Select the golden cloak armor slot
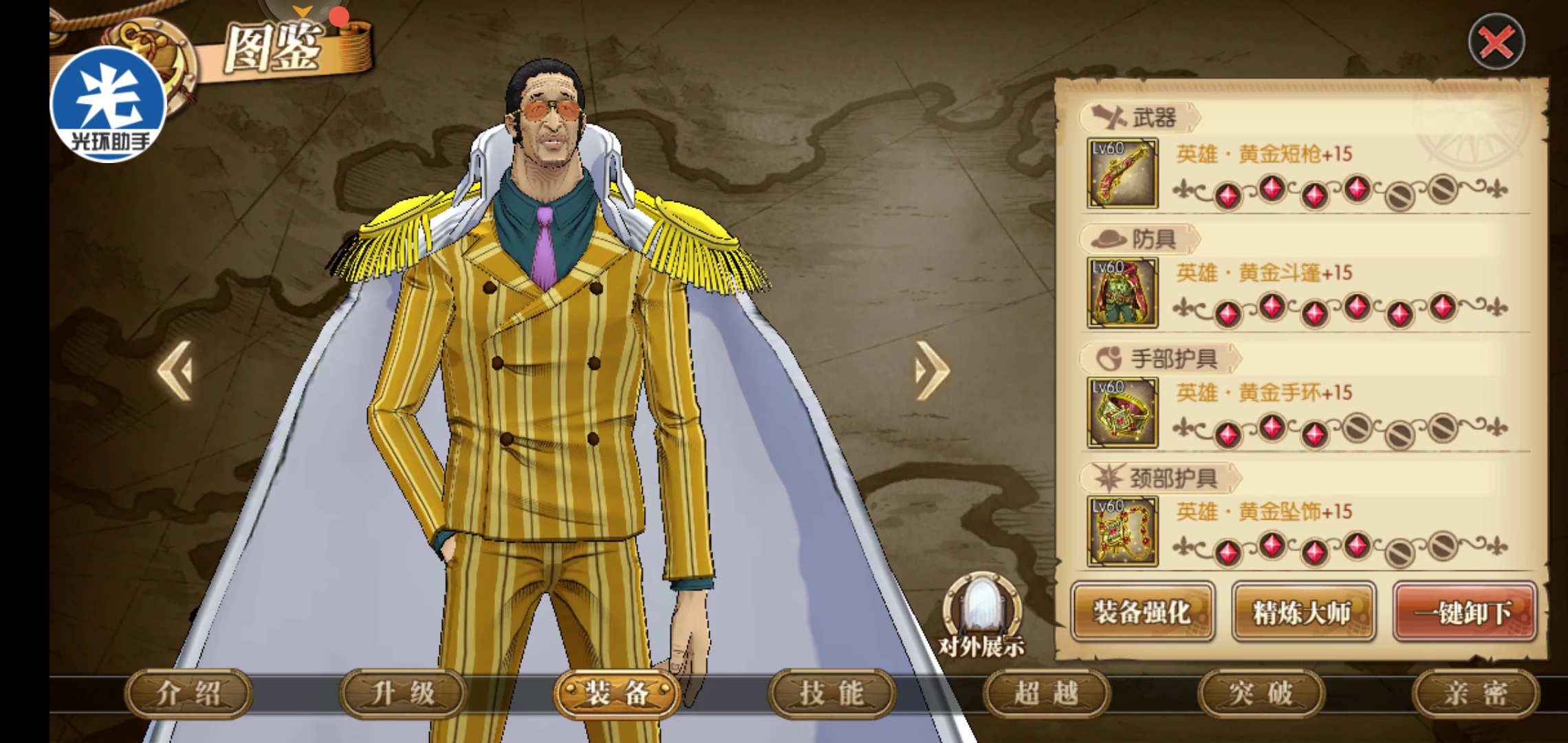1568x743 pixels. (x=1122, y=293)
